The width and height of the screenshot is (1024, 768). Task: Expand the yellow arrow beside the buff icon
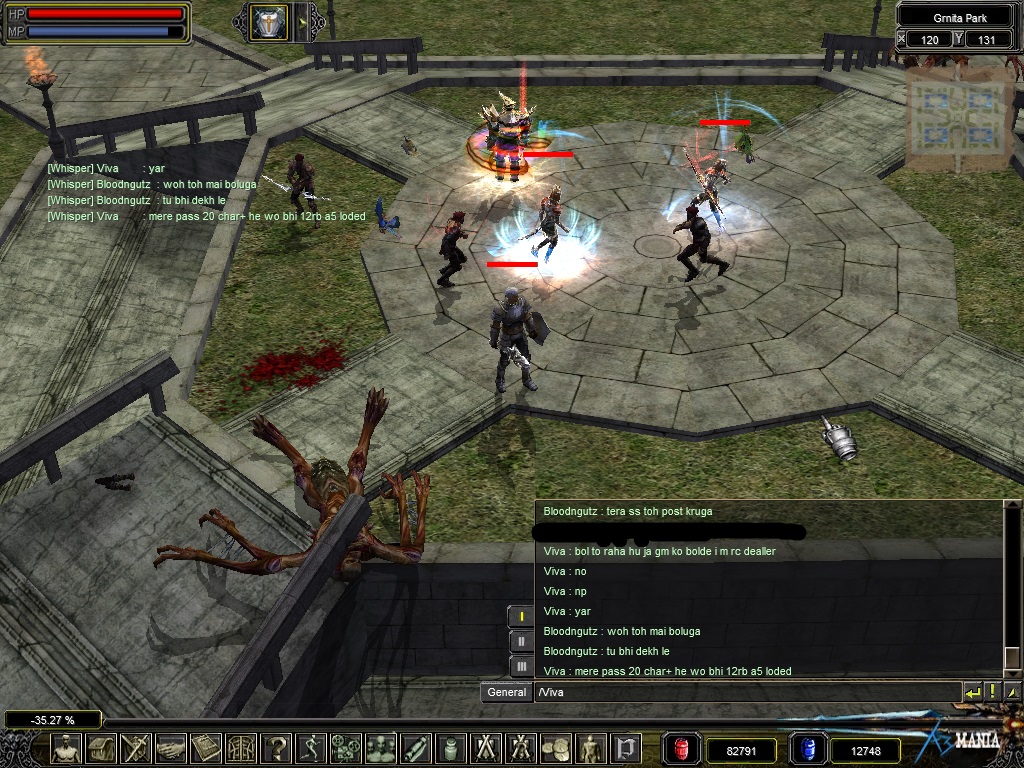(x=301, y=22)
